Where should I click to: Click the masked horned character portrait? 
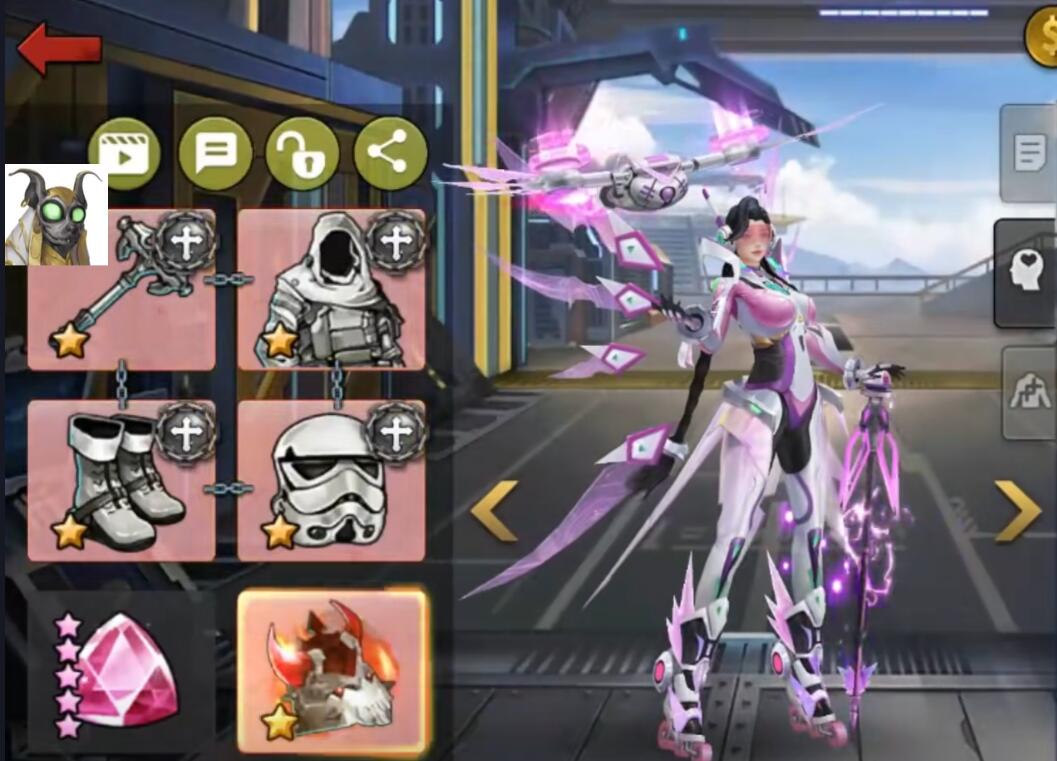click(57, 215)
